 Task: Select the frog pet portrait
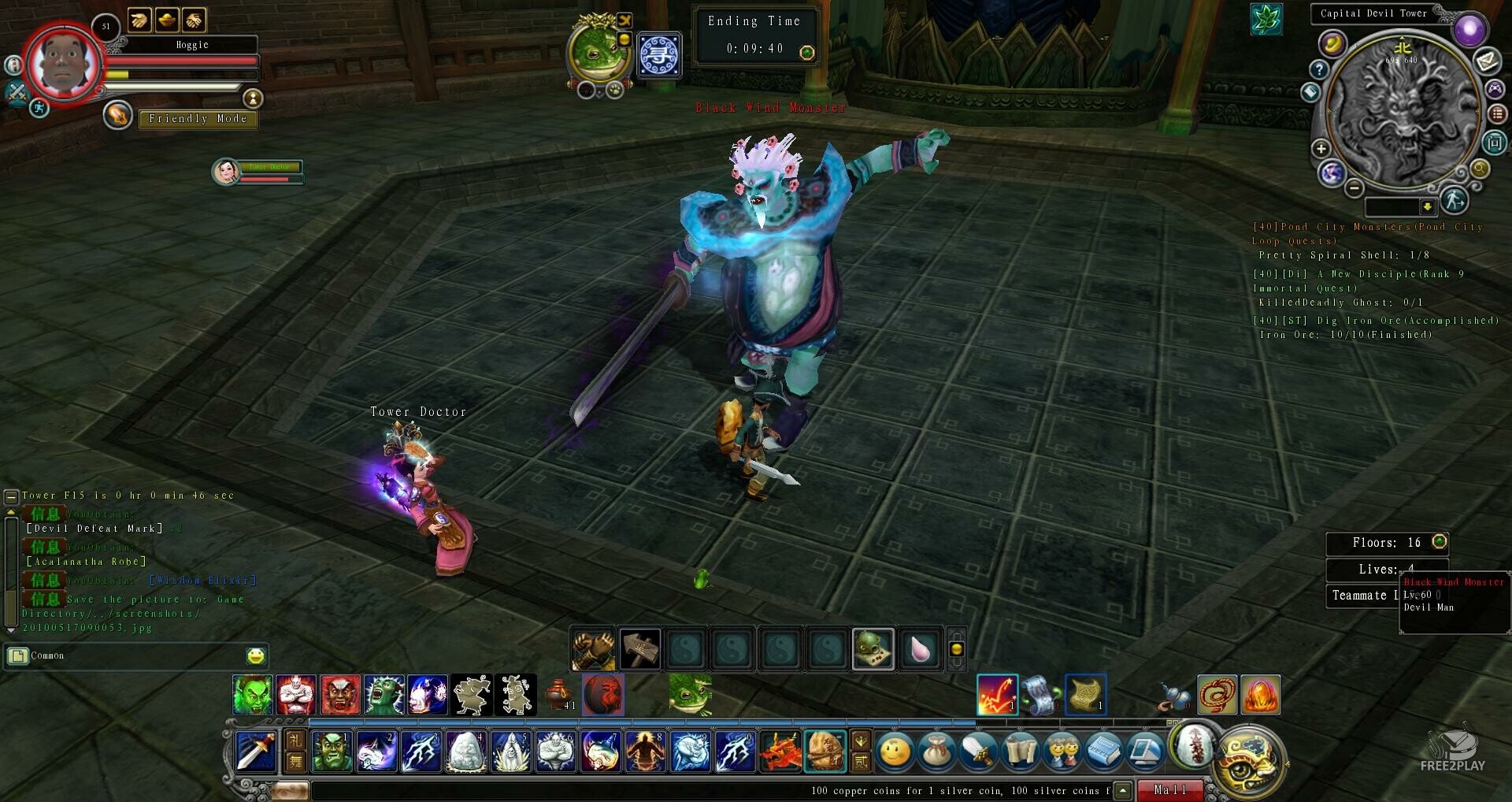[x=598, y=50]
